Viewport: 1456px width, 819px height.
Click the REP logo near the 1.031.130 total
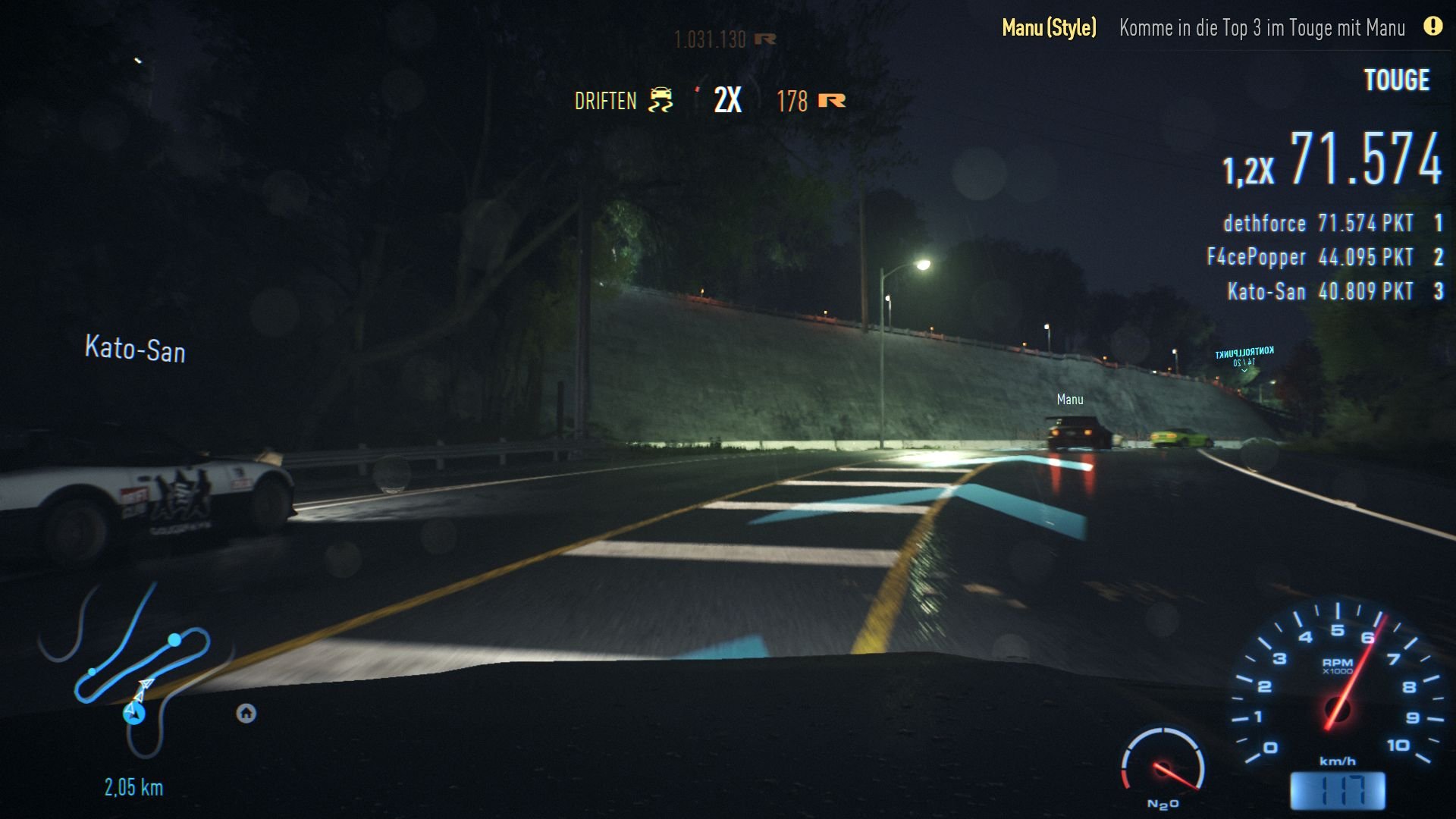click(x=765, y=40)
